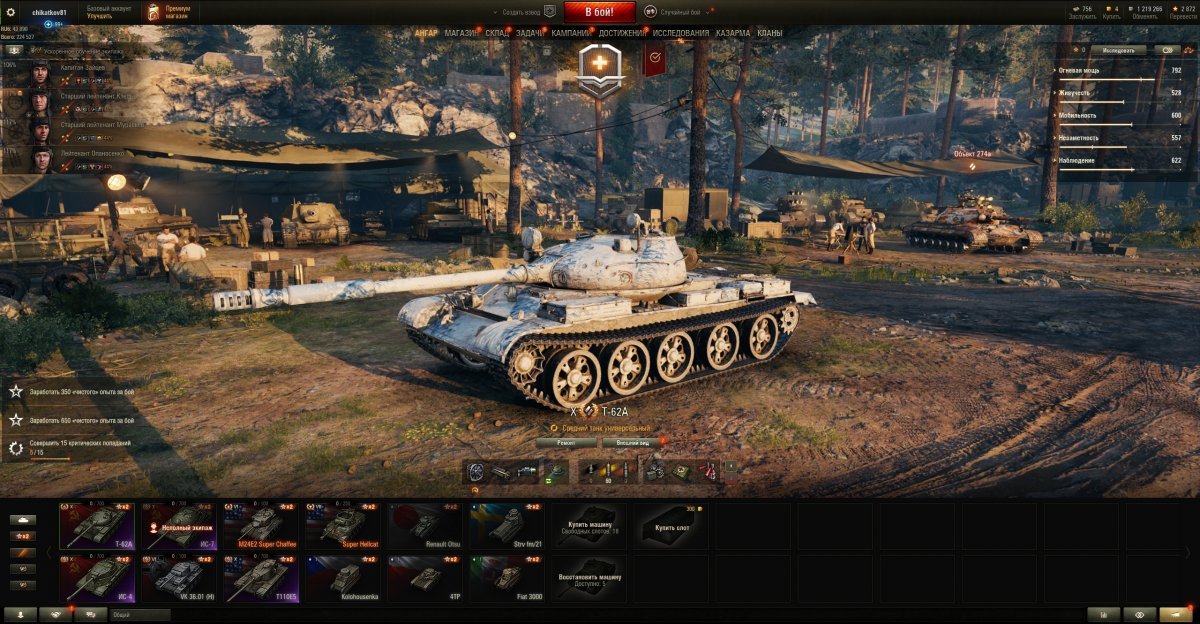Open the Исследования (Research) tab
The height and width of the screenshot is (624, 1200).
point(681,33)
